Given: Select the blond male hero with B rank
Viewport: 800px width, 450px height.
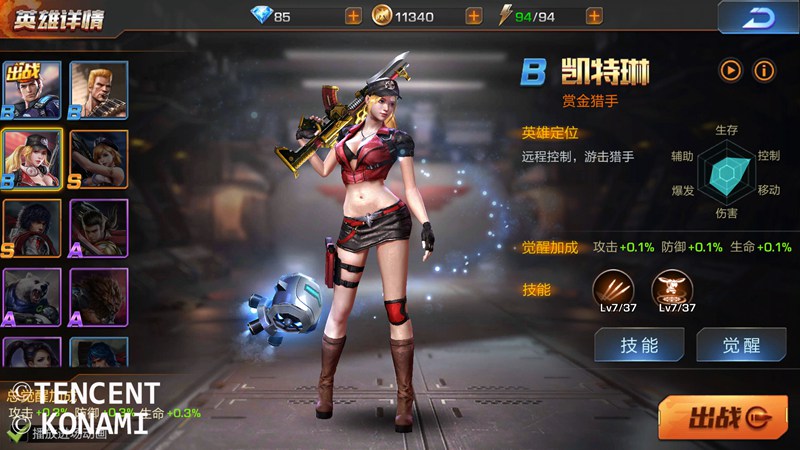Looking at the screenshot, I should point(99,90).
